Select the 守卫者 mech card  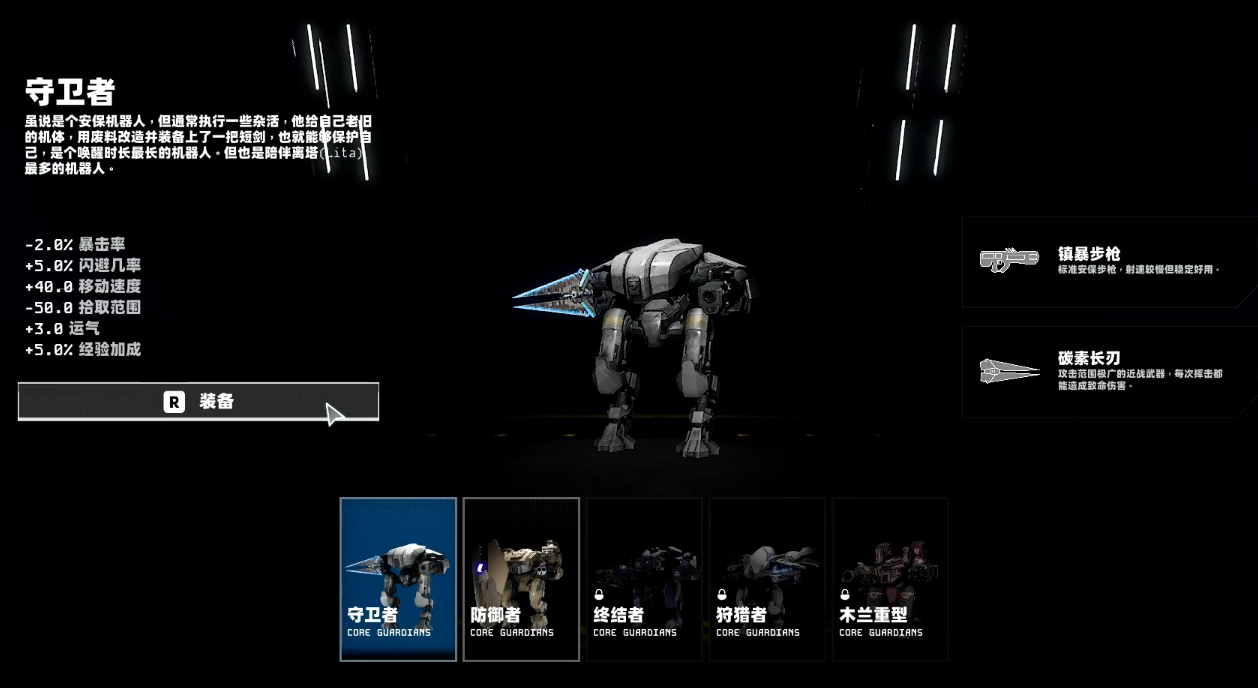click(x=398, y=579)
